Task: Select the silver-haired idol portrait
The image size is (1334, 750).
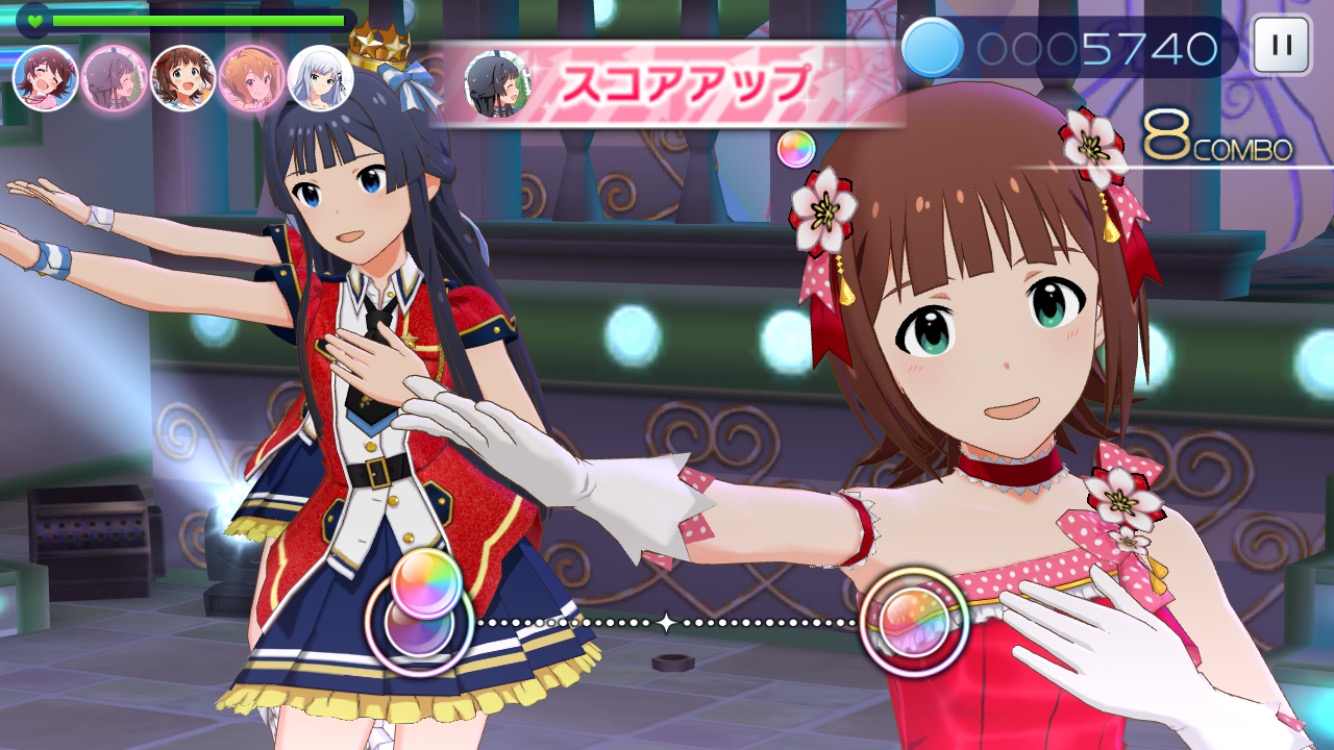Action: [320, 78]
